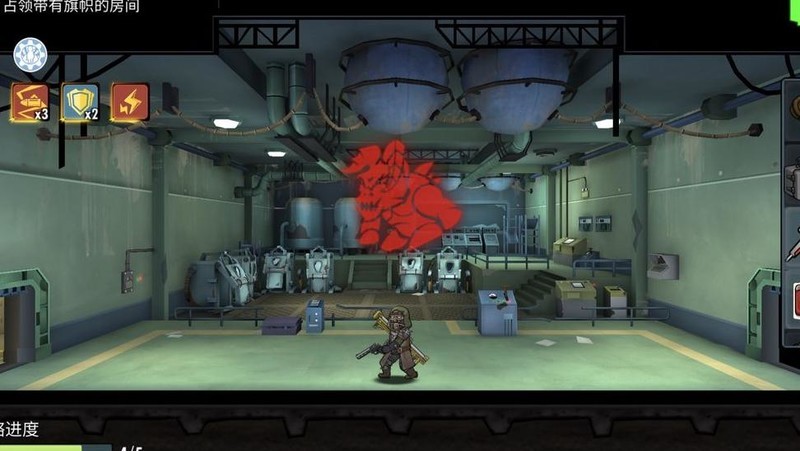This screenshot has width=800, height=451.
Task: Activate the red lightning bolt buff icon
Action: 130,102
